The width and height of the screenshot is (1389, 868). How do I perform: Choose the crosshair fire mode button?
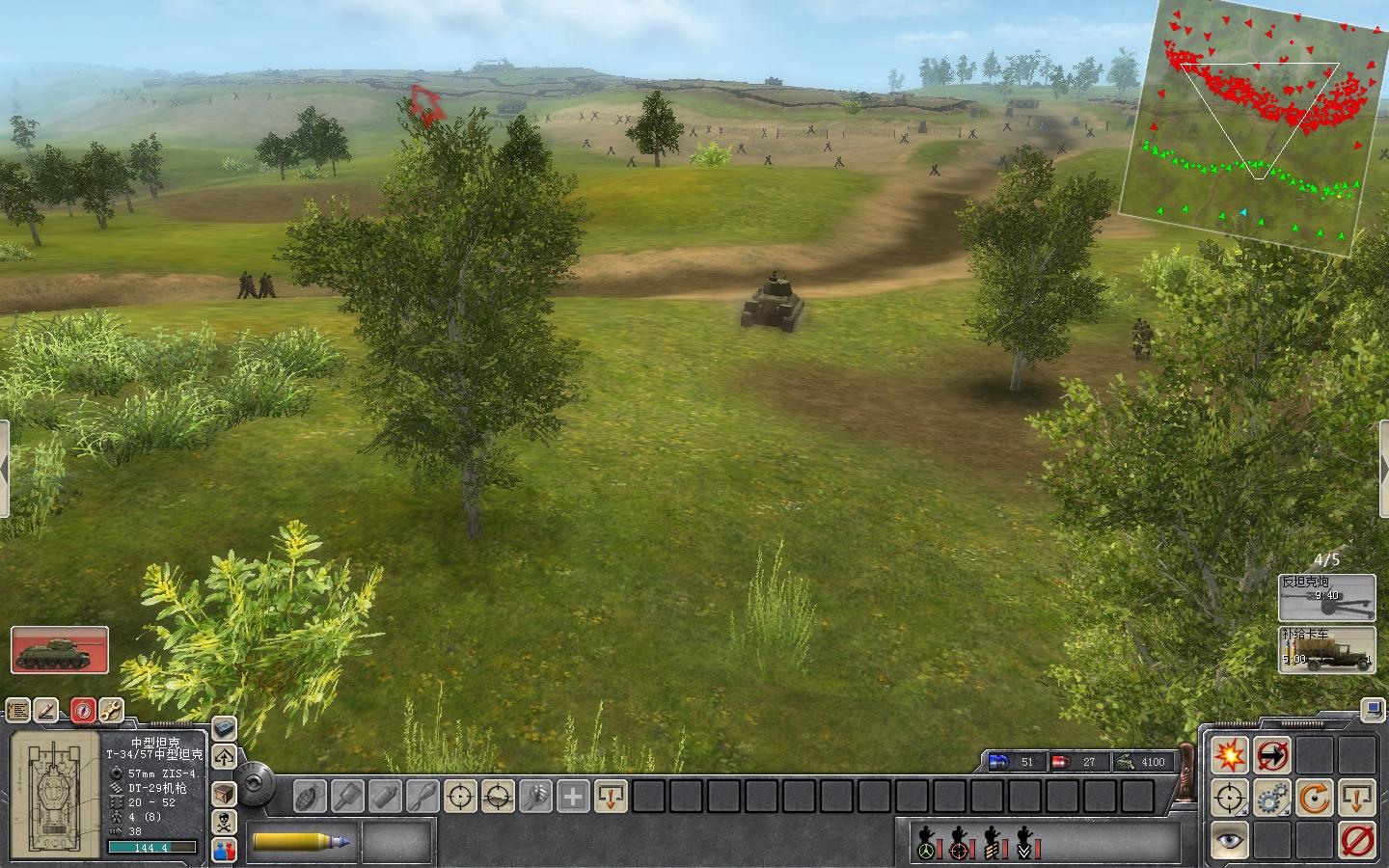(x=1230, y=799)
